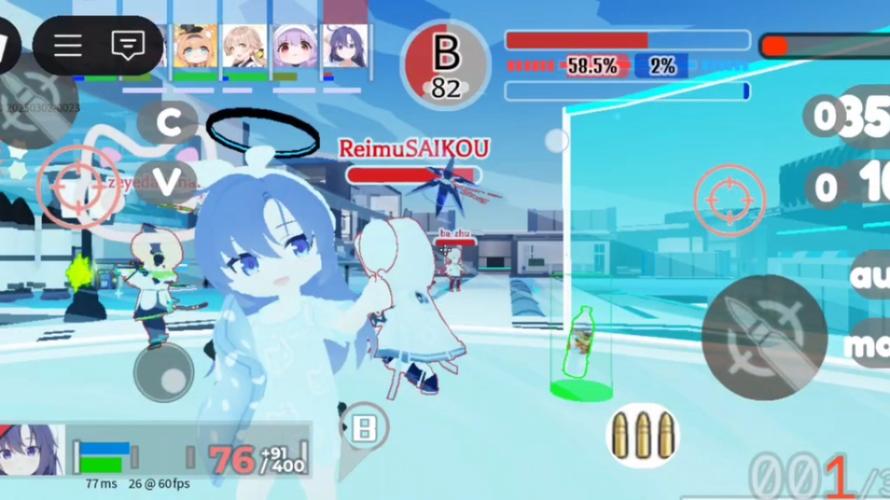
Task: Open the Roblox hamburger menu
Action: [x=68, y=45]
